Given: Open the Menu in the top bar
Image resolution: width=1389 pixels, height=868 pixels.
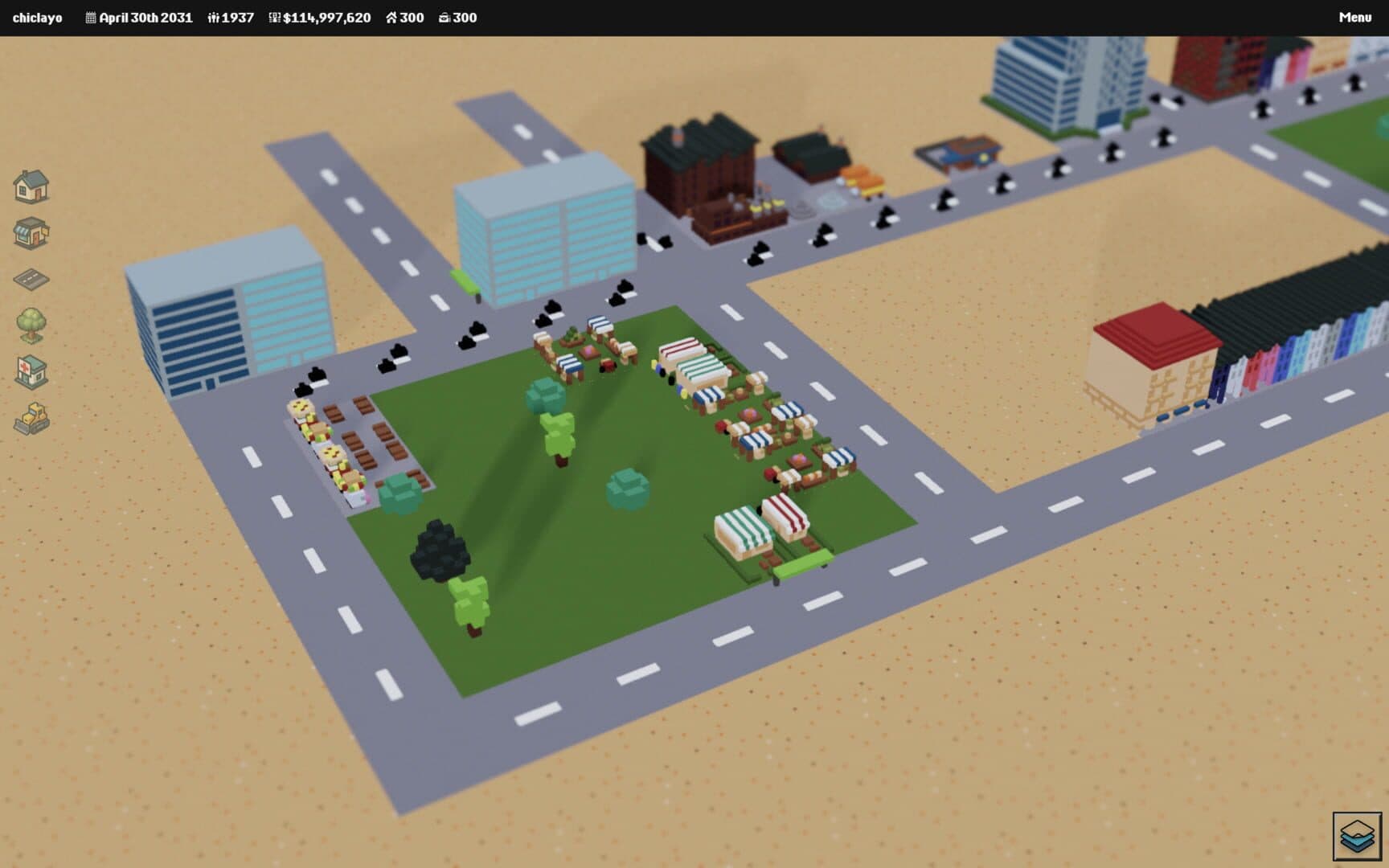Looking at the screenshot, I should click(x=1354, y=18).
